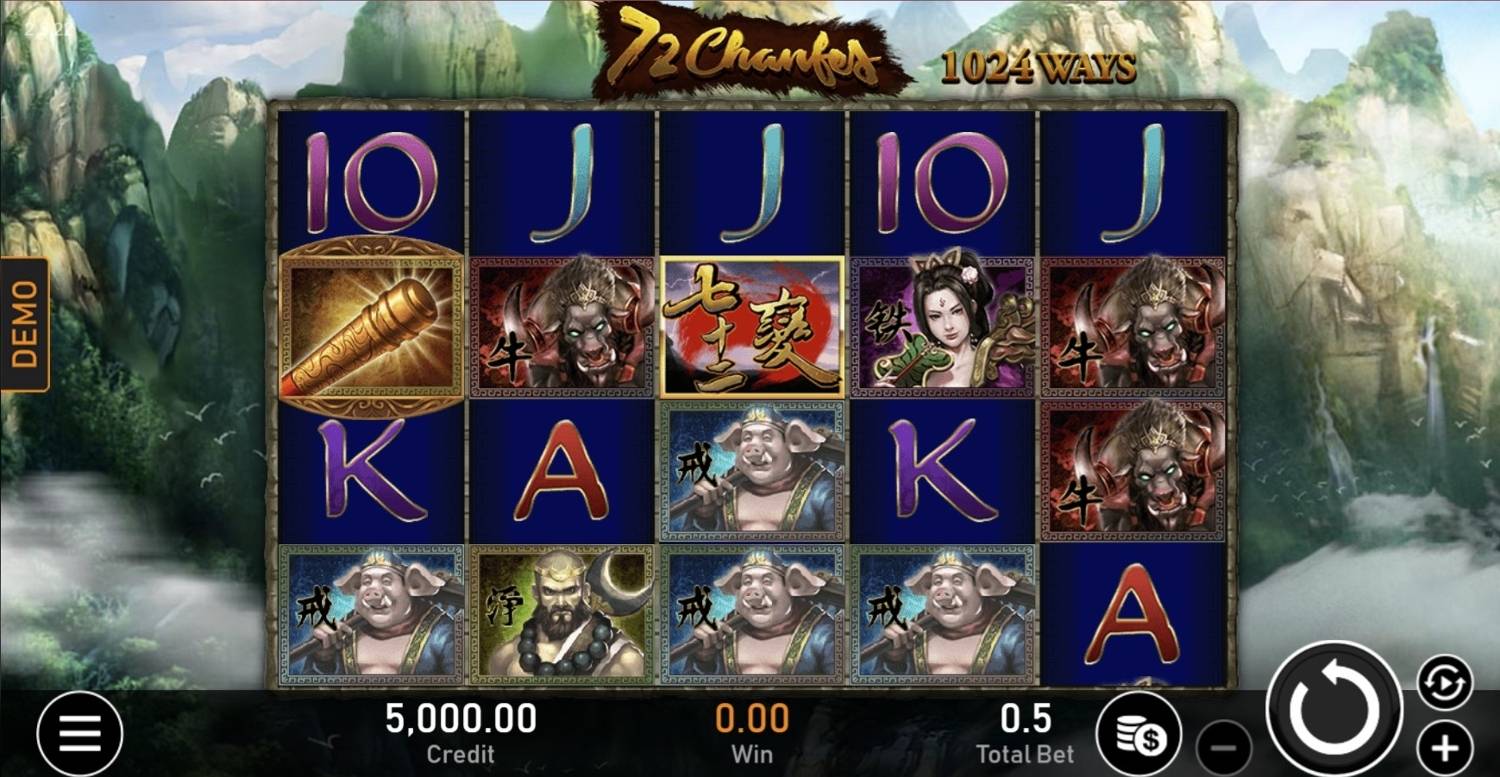1500x777 pixels.
Task: Decrease total bet with the minus button
Action: pos(1224,747)
